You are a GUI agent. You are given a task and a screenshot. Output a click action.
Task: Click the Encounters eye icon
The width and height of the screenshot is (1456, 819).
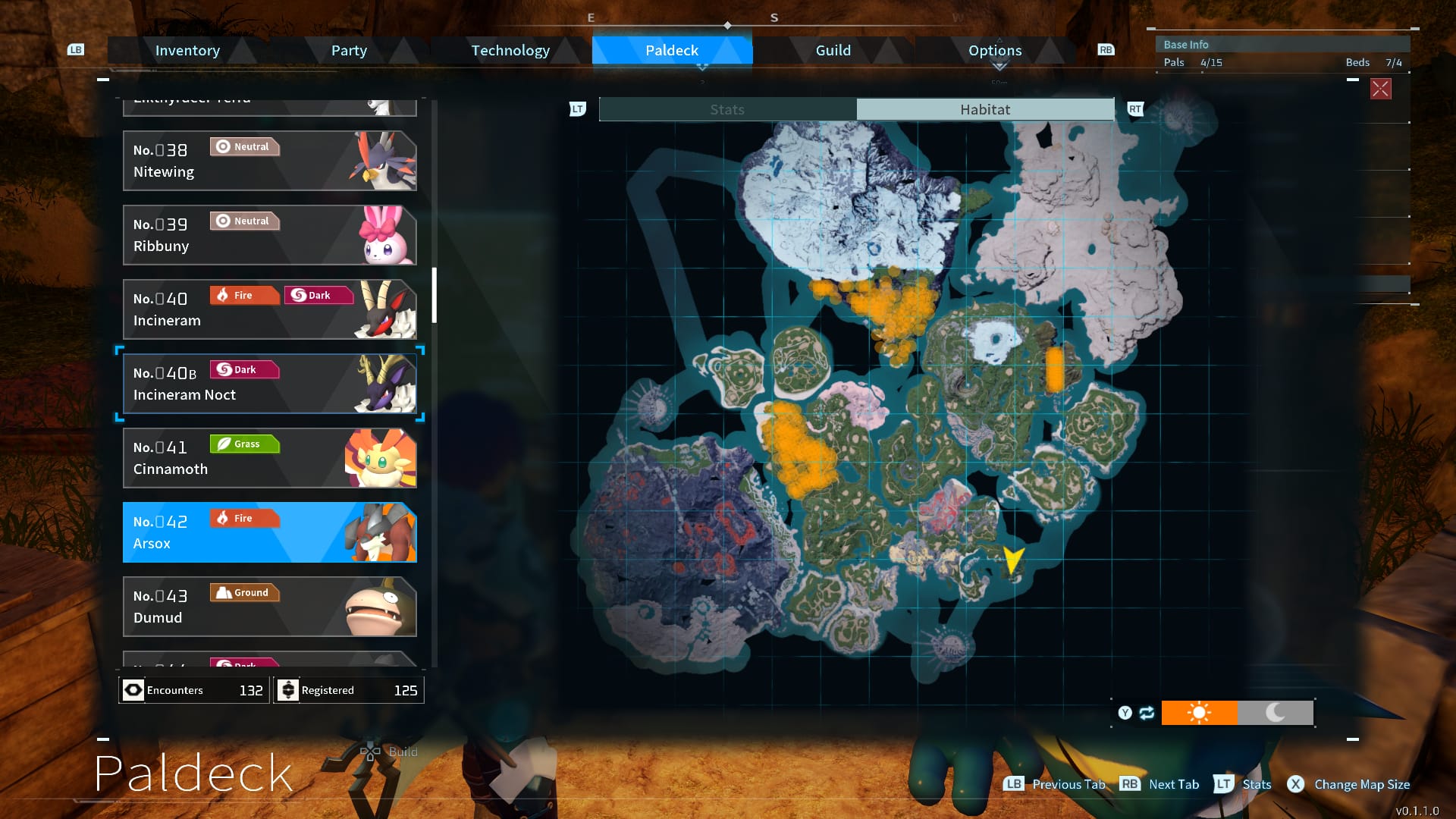pyautogui.click(x=133, y=690)
